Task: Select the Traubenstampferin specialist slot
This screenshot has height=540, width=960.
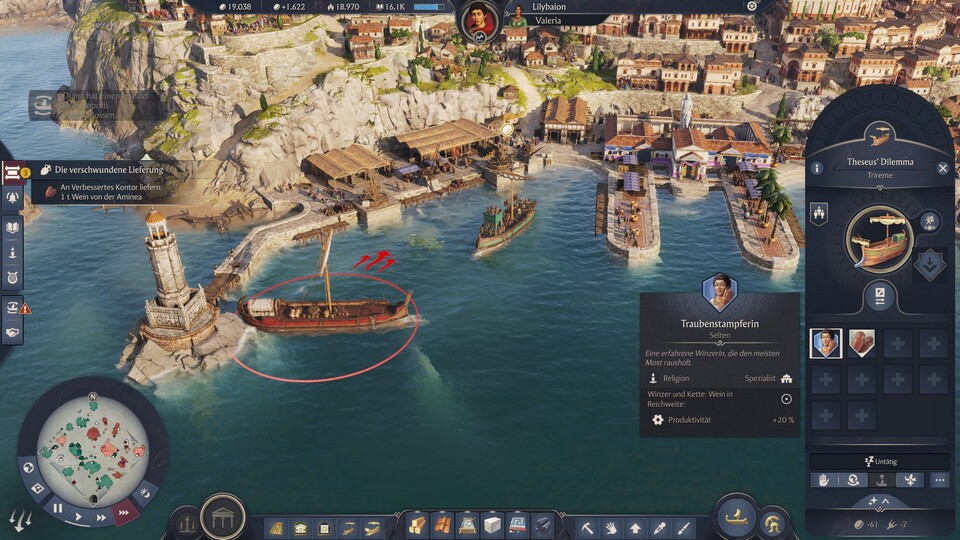Action: [826, 343]
